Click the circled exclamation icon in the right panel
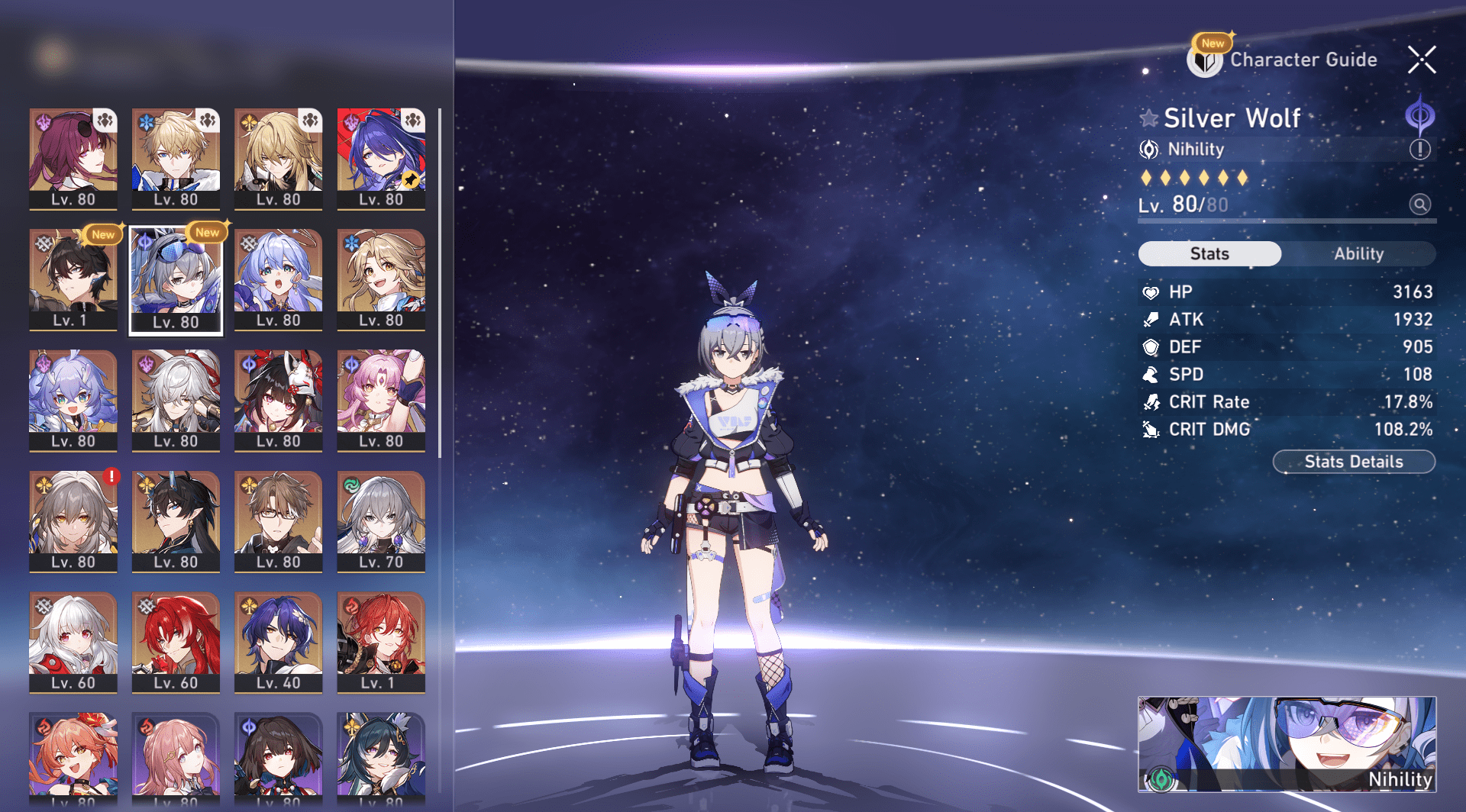Viewport: 1466px width, 812px height. [x=1419, y=150]
